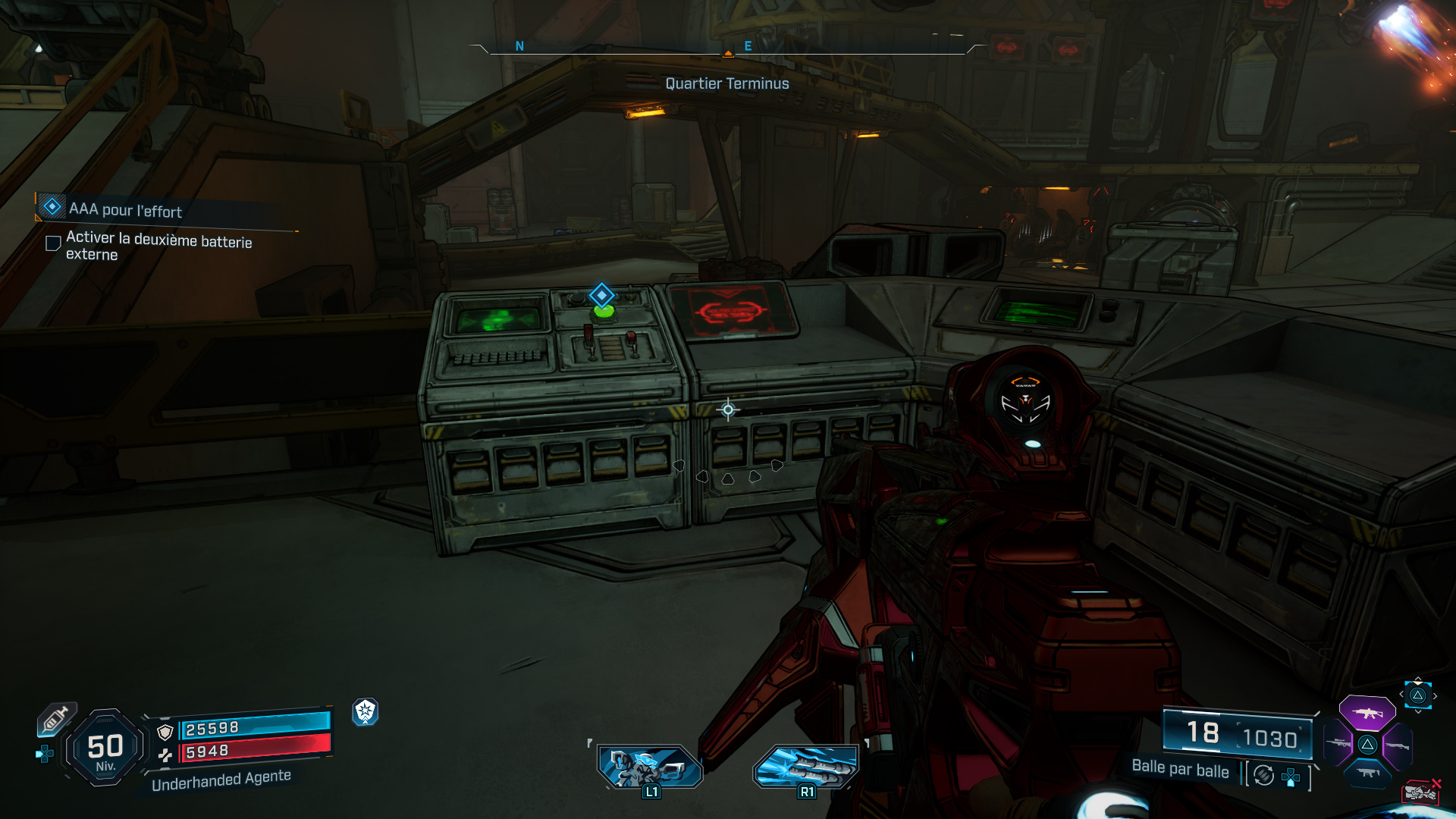The width and height of the screenshot is (1456, 819).
Task: Select the shield burst status buff icon
Action: (366, 711)
